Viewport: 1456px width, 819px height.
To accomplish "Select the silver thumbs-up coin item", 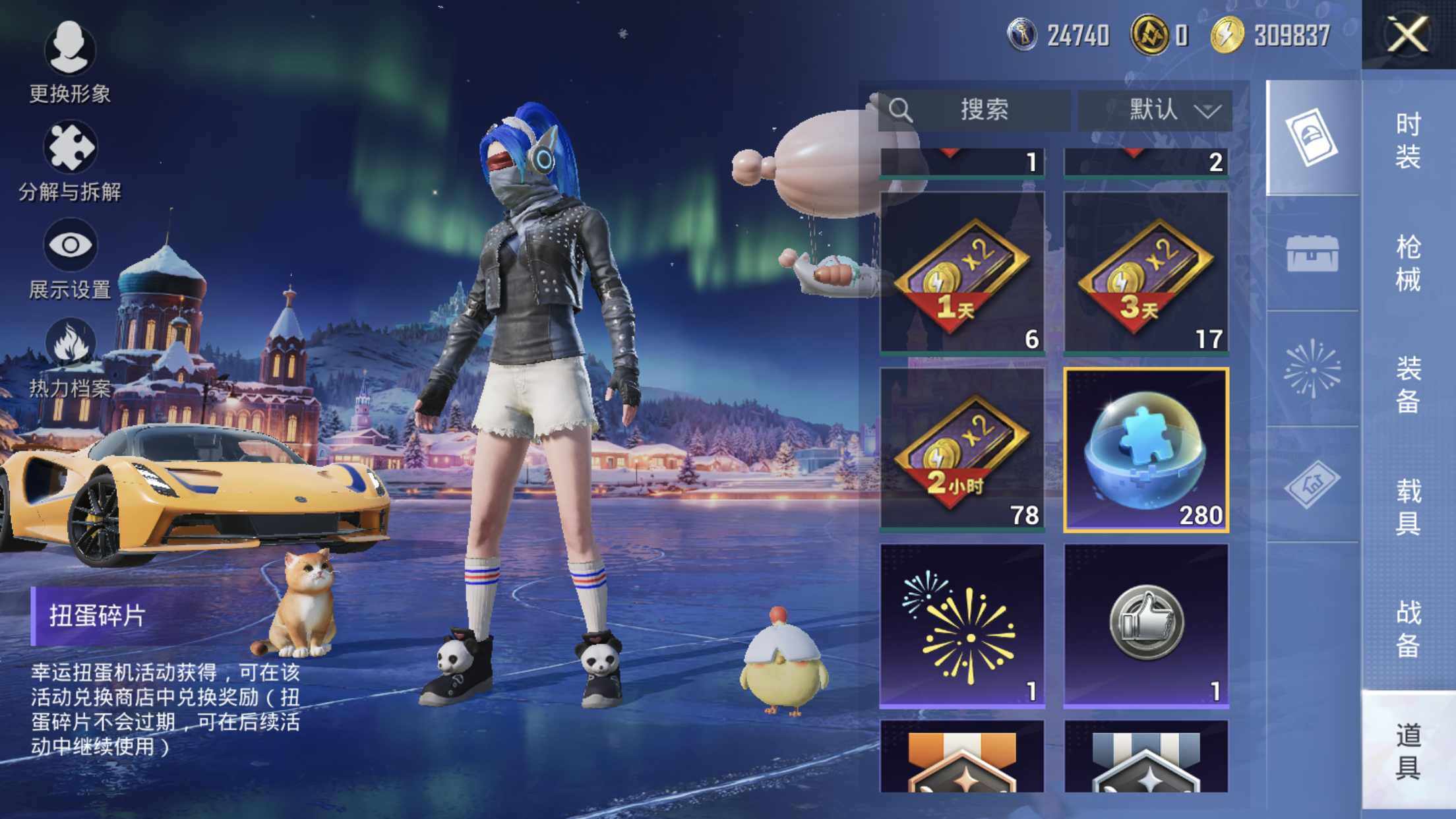I will (1146, 626).
